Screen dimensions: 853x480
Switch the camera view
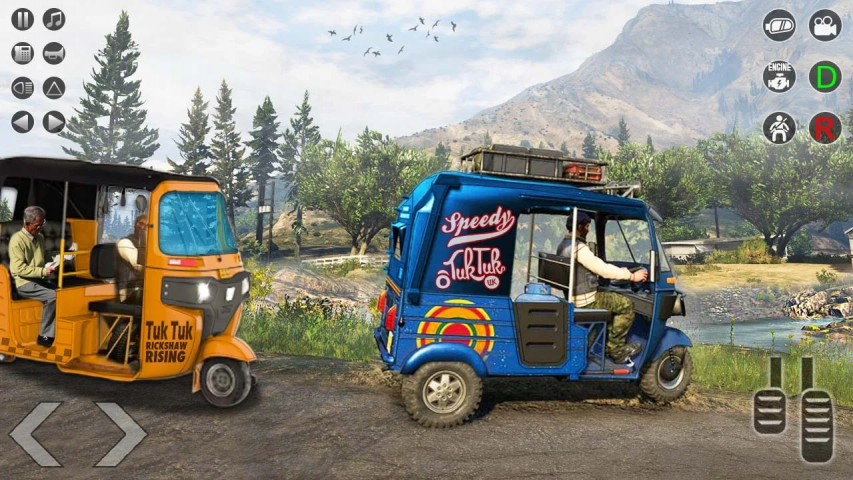(x=825, y=25)
